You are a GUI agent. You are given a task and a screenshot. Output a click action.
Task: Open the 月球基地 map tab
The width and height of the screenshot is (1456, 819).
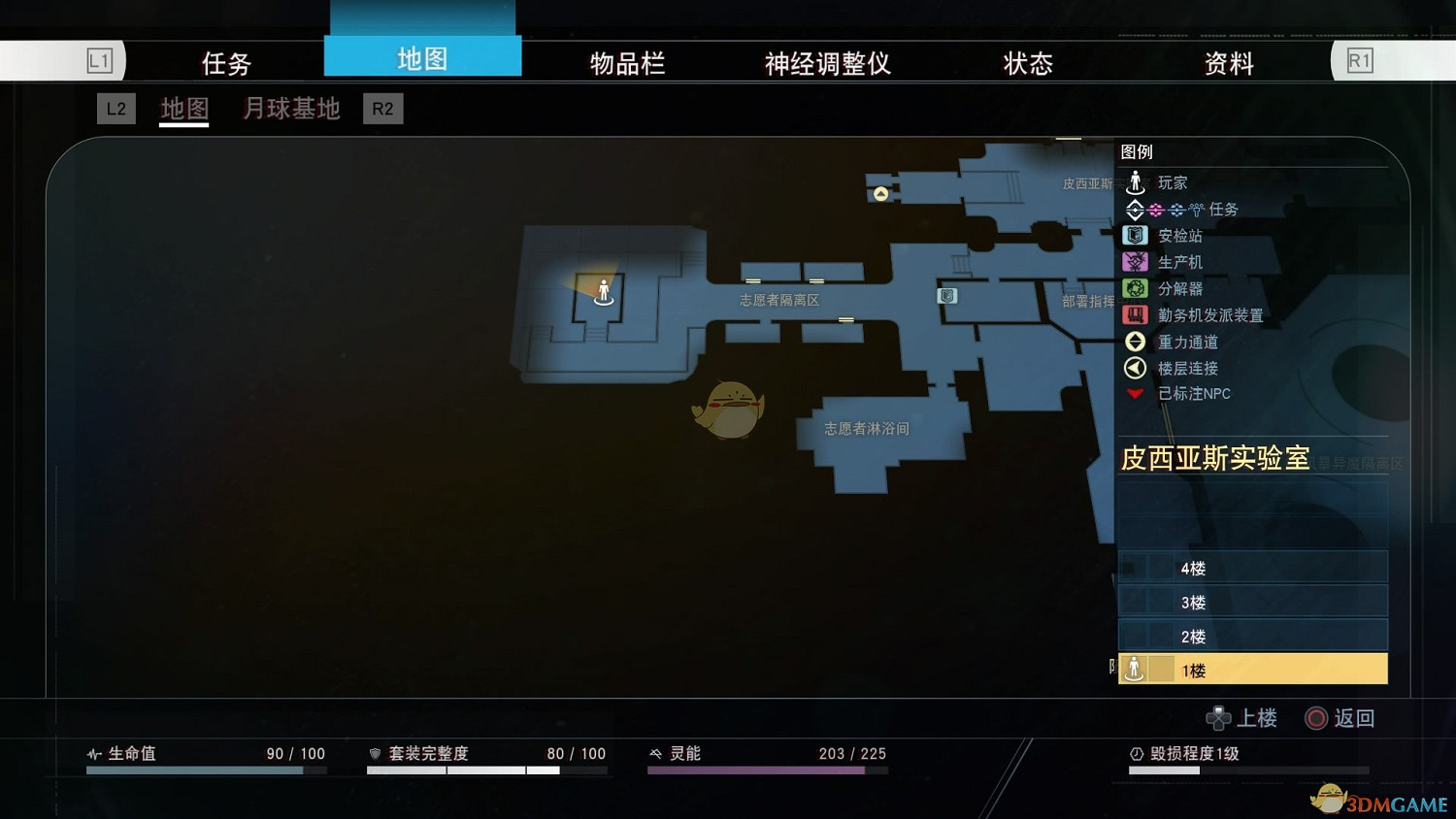click(x=290, y=109)
